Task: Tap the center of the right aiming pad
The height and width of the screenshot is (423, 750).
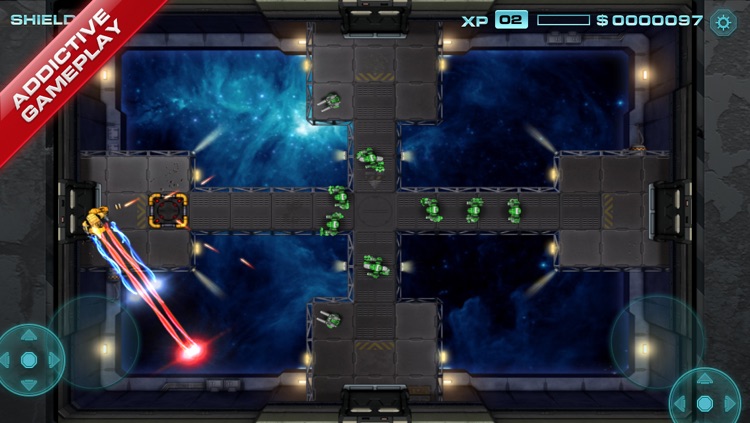Action: coord(705,402)
